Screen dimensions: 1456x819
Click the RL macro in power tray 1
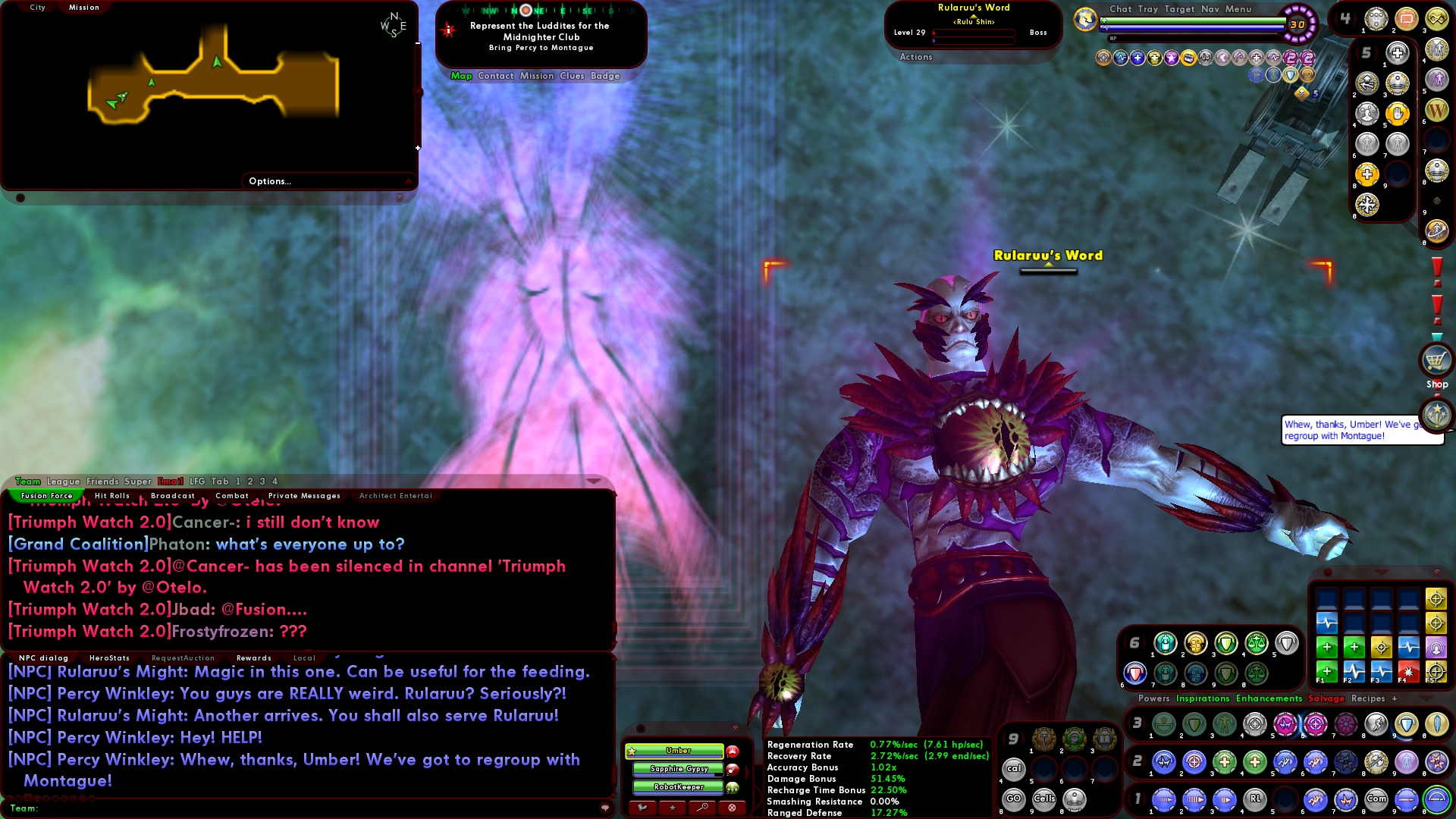[x=1255, y=799]
